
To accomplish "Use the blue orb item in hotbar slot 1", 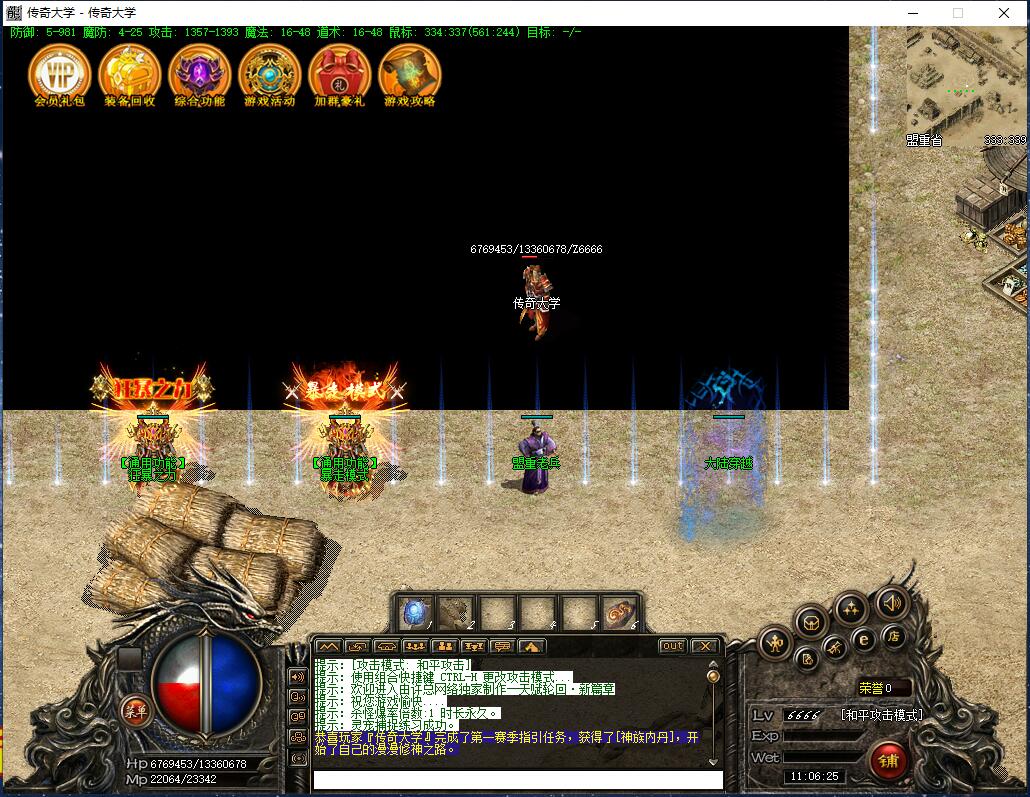I will [415, 612].
